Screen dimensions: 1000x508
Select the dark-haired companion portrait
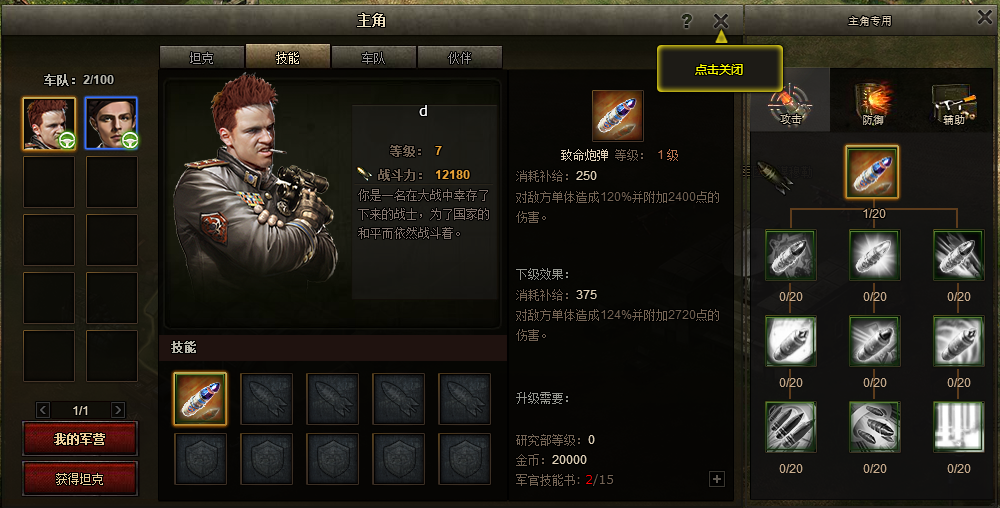[111, 124]
